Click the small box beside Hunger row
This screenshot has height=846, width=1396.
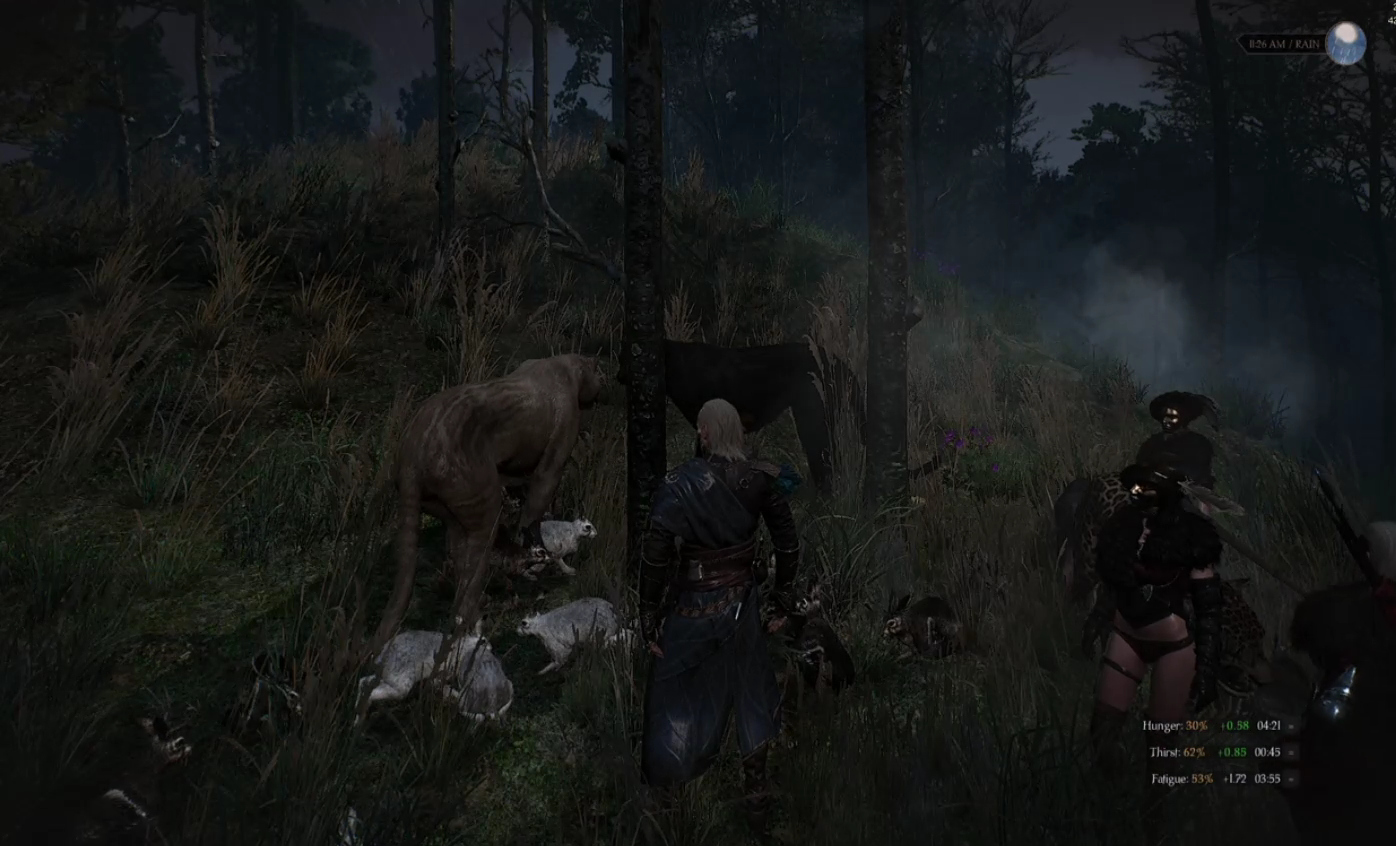pyautogui.click(x=1292, y=726)
